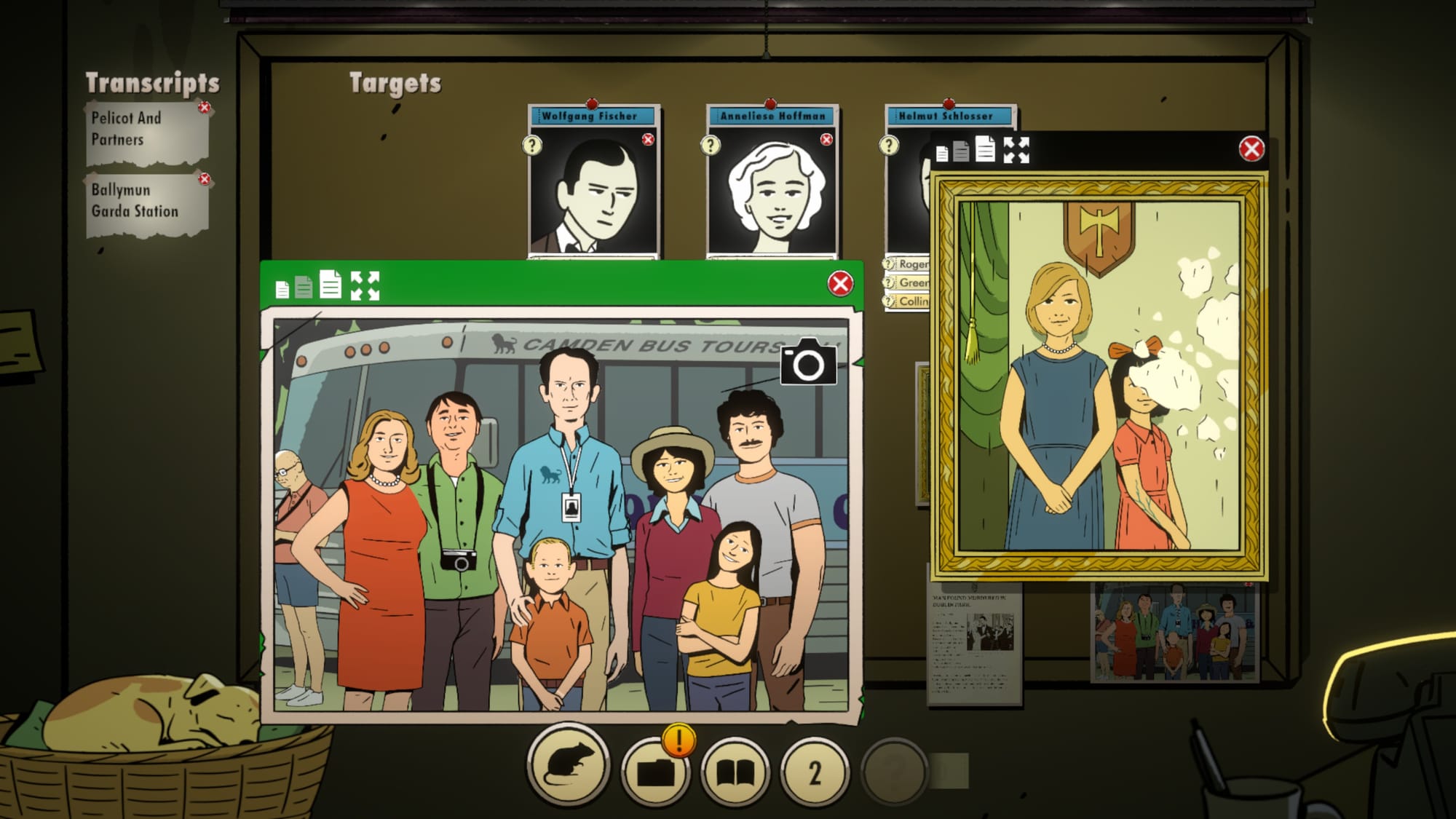1456x819 pixels.
Task: Click the camera icon on the bus photo
Action: [x=808, y=363]
